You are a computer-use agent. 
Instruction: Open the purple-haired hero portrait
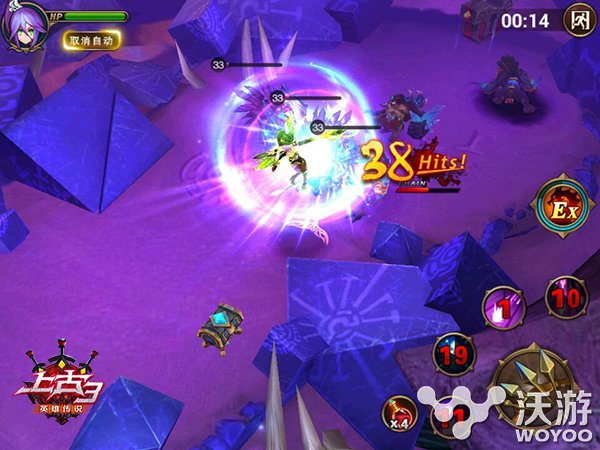tap(22, 26)
